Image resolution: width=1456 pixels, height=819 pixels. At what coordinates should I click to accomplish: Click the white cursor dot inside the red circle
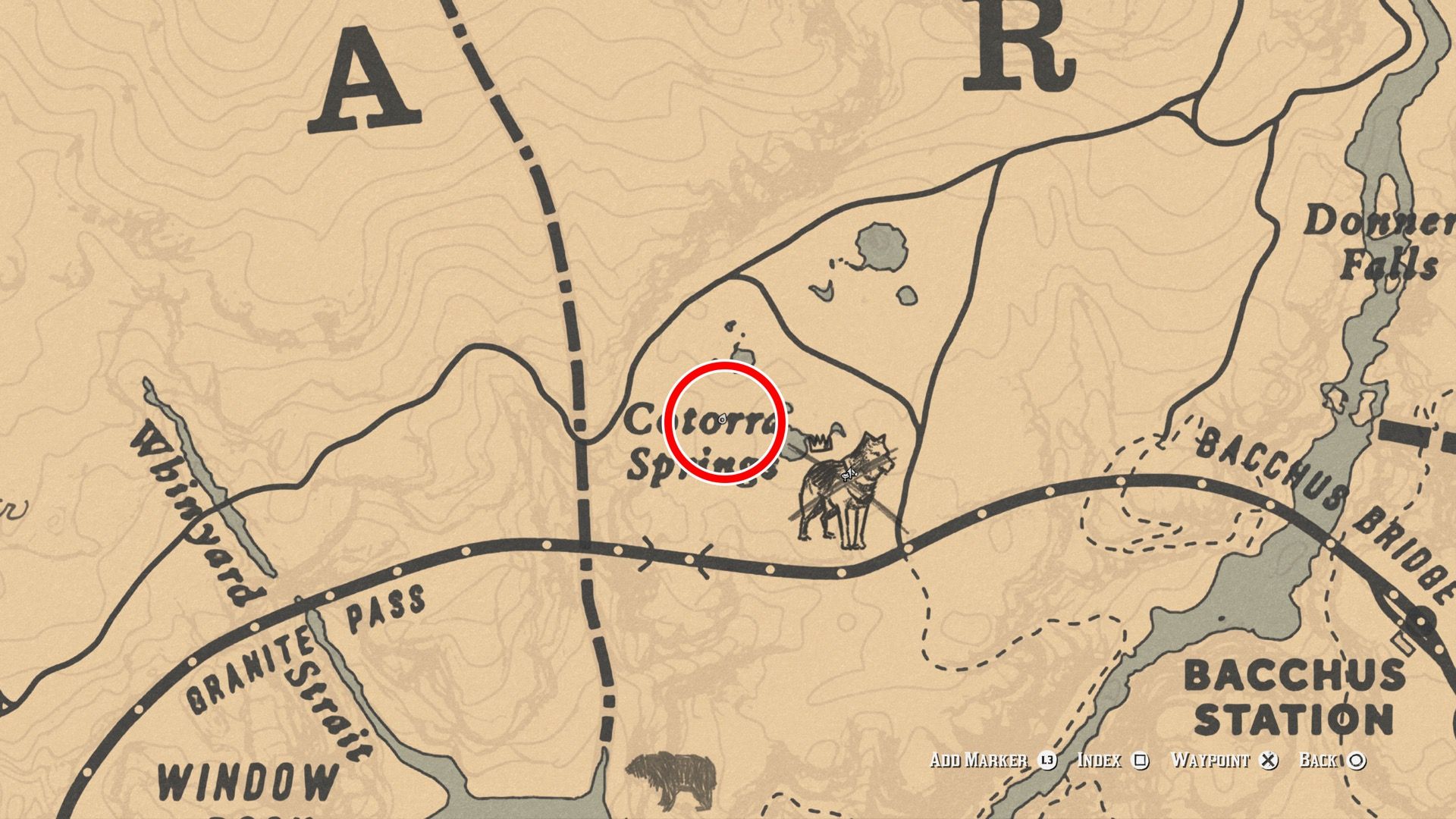coord(723,419)
